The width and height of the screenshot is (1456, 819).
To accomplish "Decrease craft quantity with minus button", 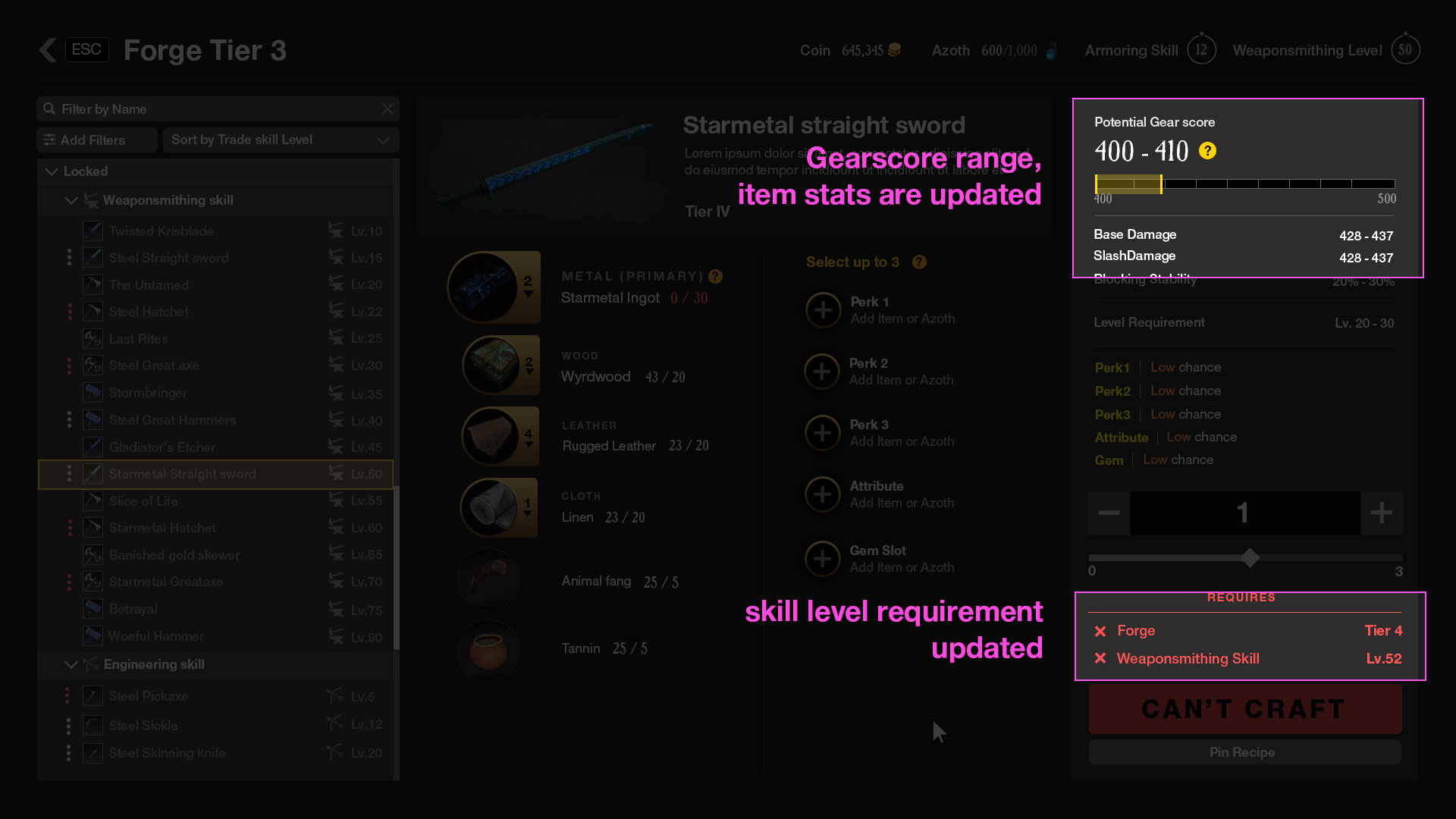I will click(x=1109, y=513).
